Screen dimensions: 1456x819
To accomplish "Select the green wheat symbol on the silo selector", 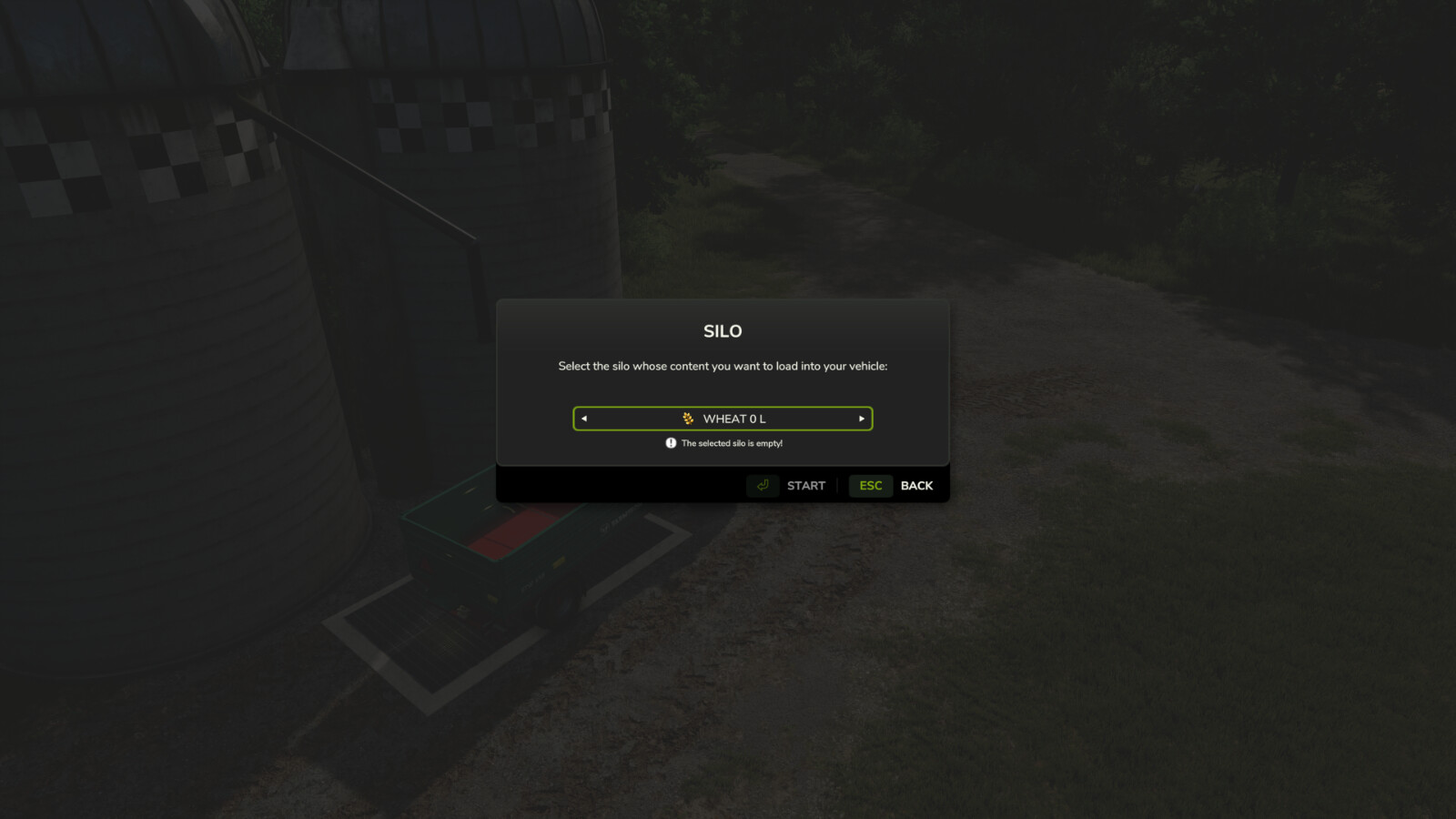I will (689, 419).
